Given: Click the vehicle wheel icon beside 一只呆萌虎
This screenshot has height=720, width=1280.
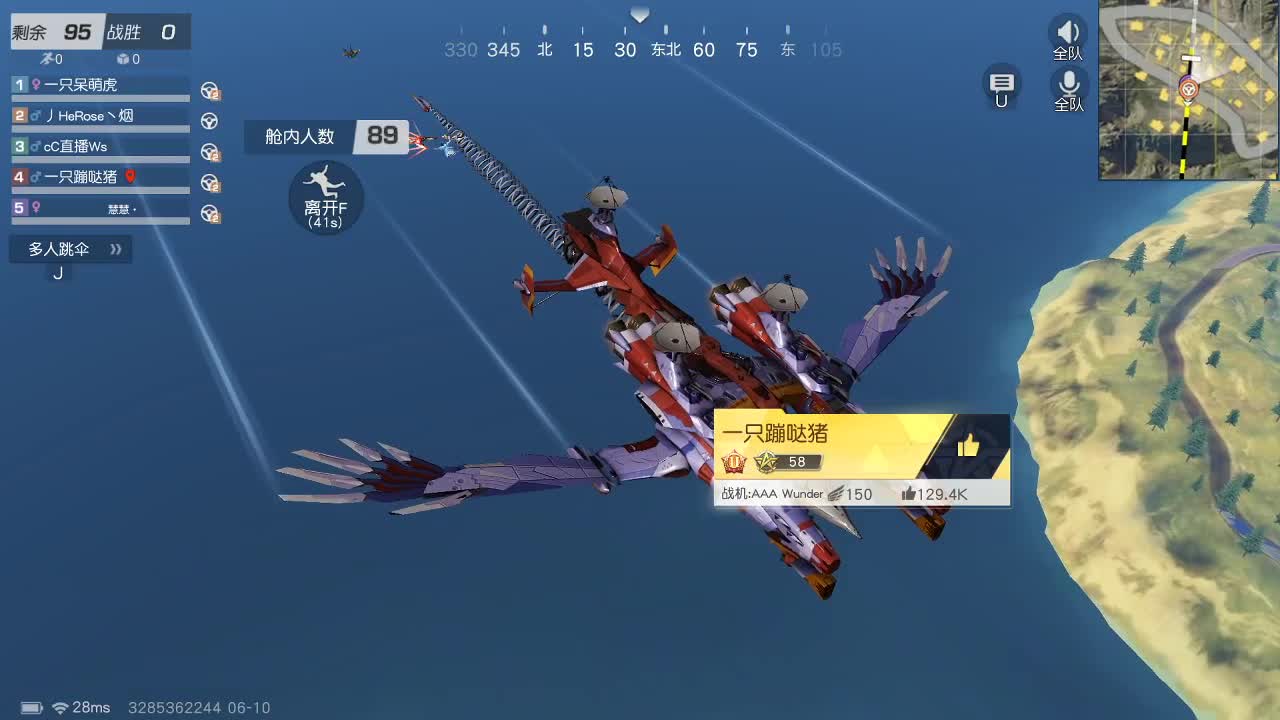Looking at the screenshot, I should pyautogui.click(x=209, y=89).
